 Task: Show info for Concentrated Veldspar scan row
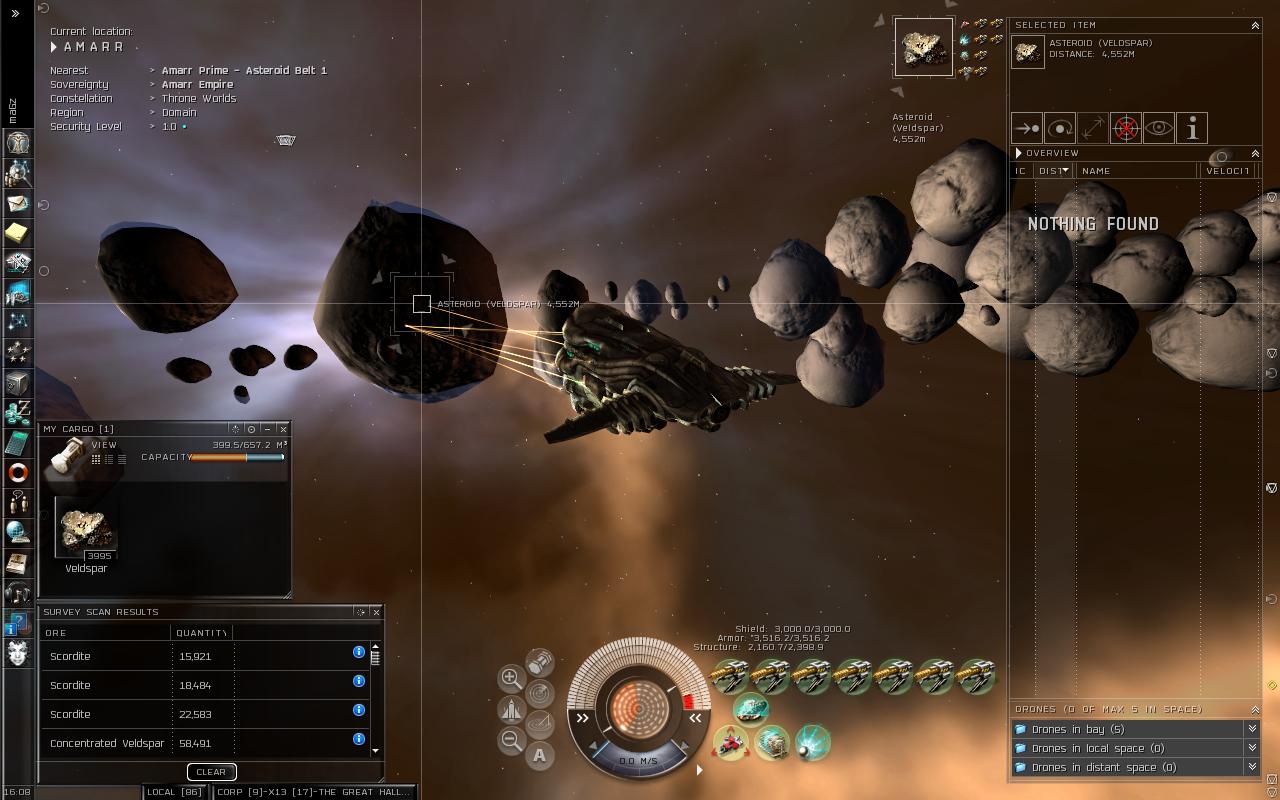(x=359, y=739)
